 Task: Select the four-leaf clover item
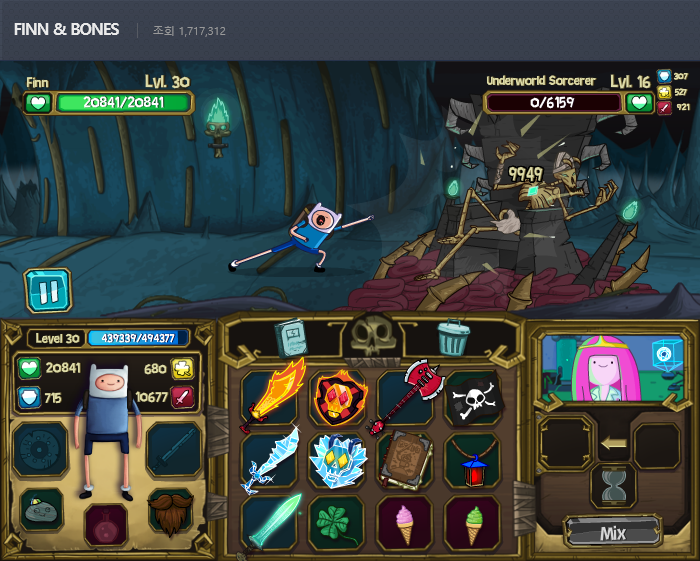point(338,521)
